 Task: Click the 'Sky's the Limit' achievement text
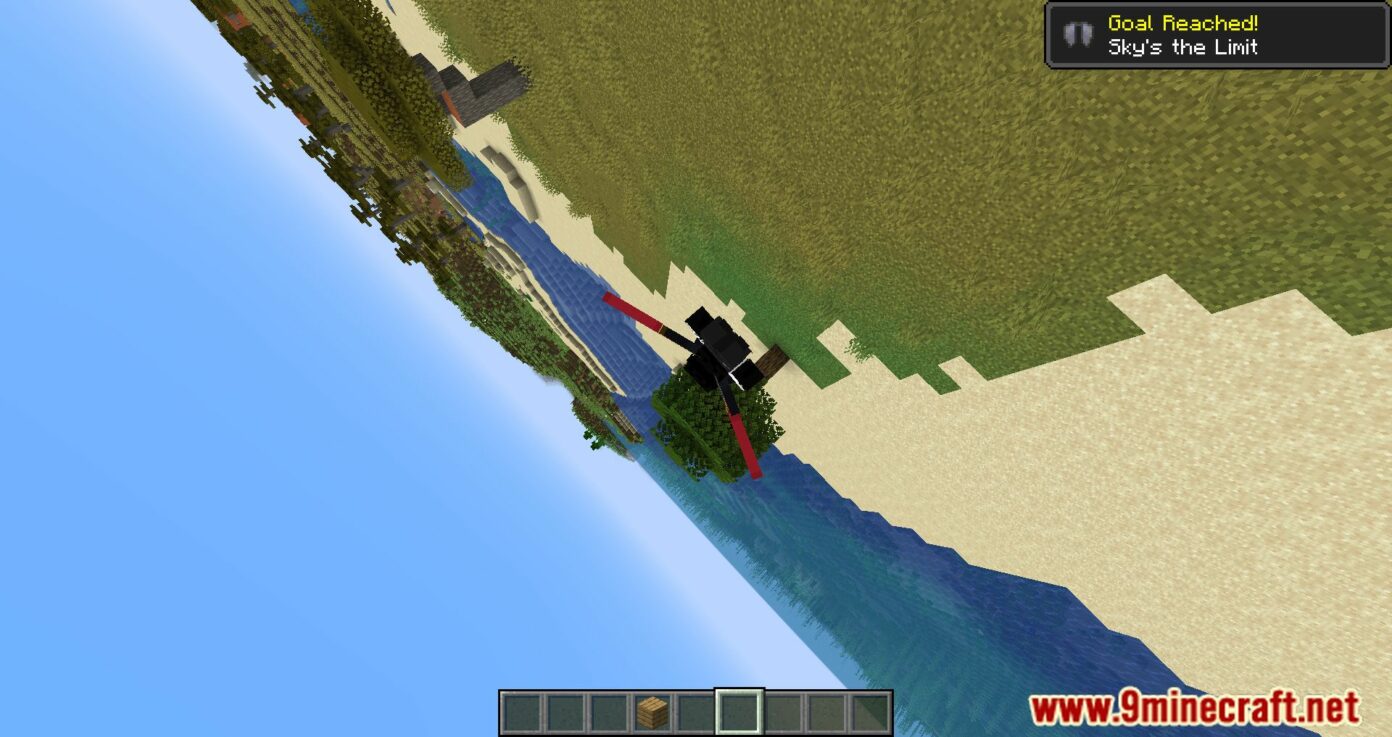1183,46
